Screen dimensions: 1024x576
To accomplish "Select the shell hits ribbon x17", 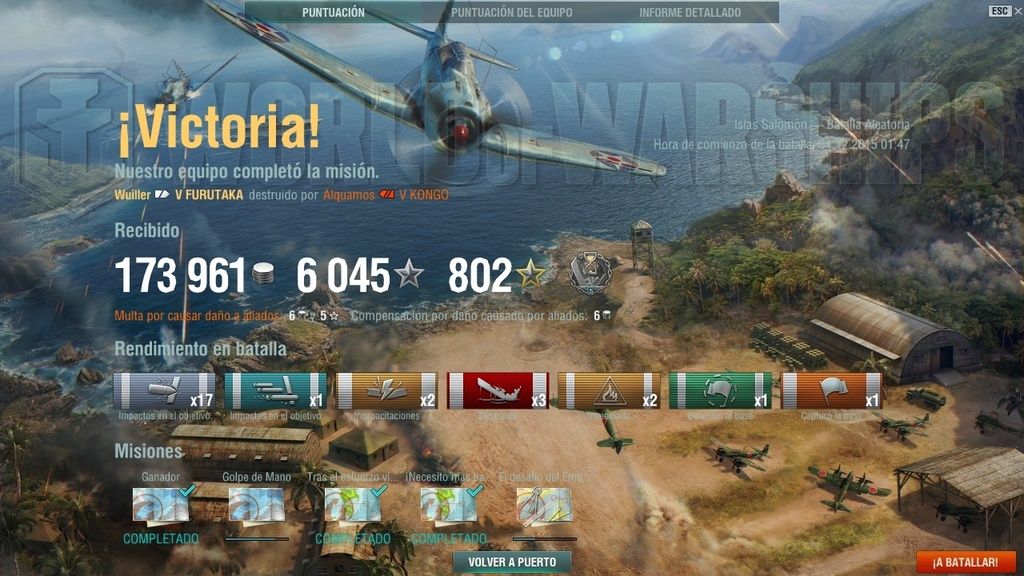I will [x=164, y=391].
